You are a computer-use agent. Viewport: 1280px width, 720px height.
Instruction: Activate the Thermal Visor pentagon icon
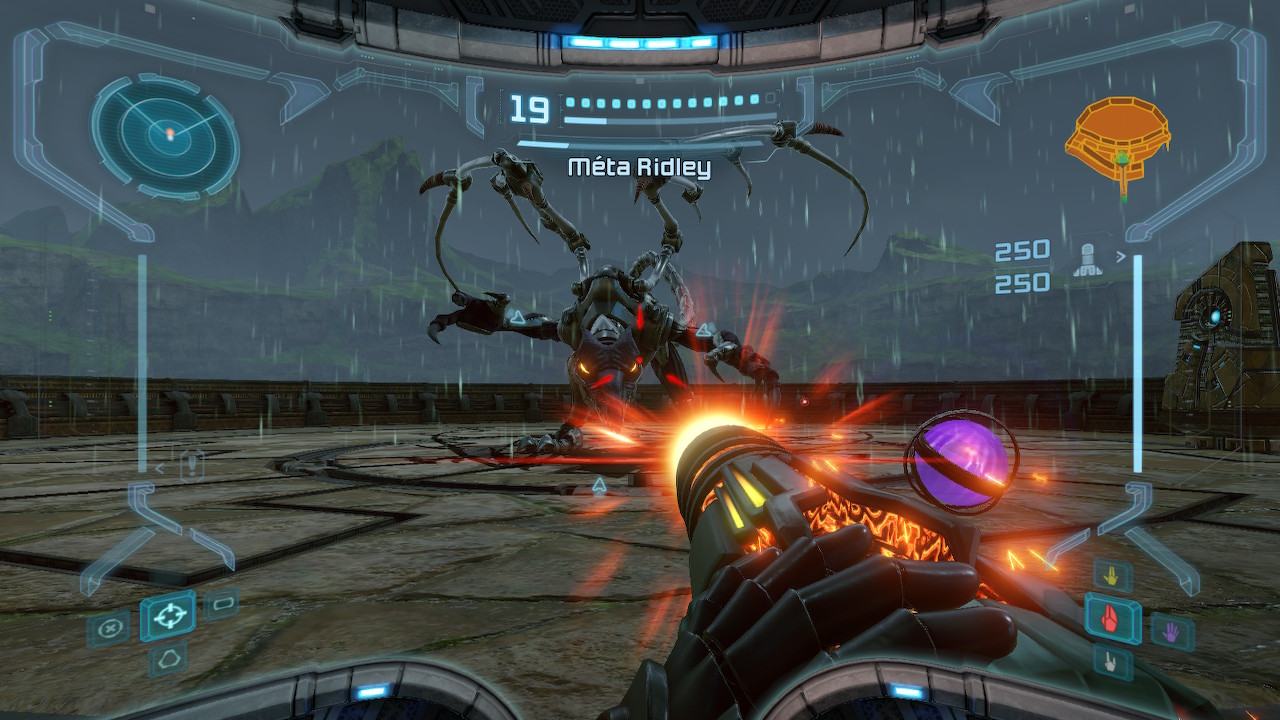point(168,659)
